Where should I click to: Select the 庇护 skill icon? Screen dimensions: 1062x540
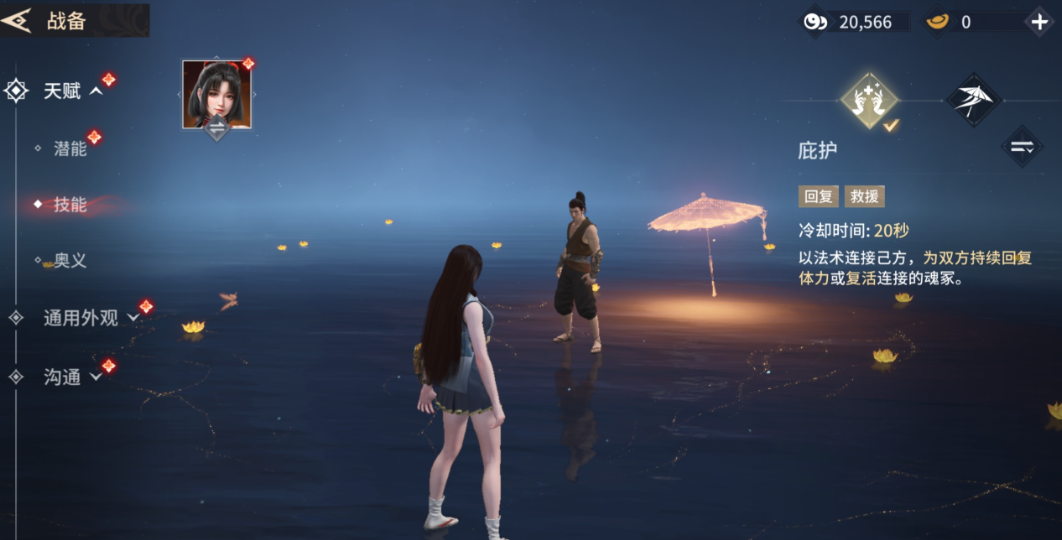pos(869,99)
